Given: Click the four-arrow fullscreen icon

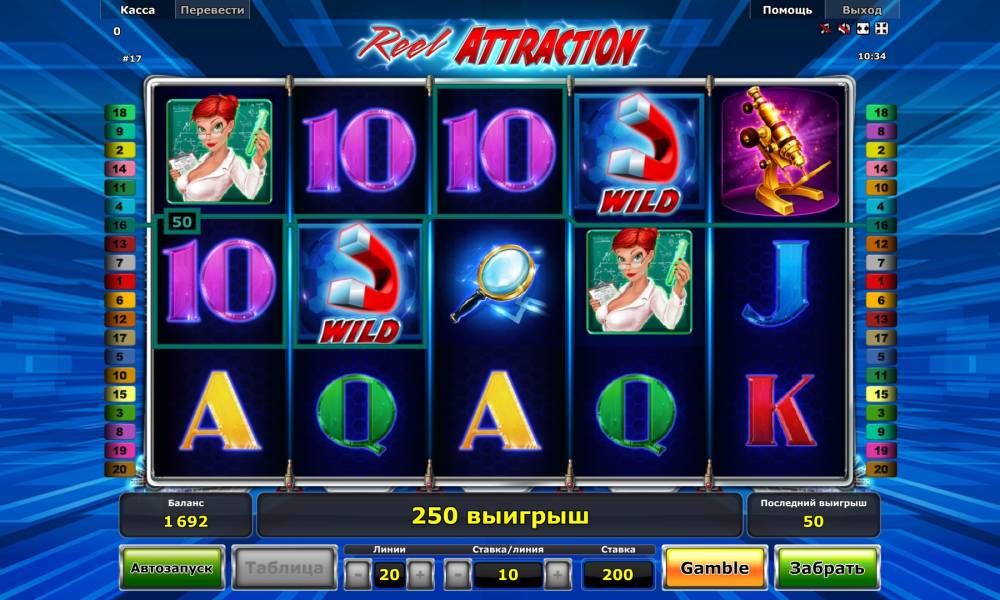Looking at the screenshot, I should coord(881,28).
